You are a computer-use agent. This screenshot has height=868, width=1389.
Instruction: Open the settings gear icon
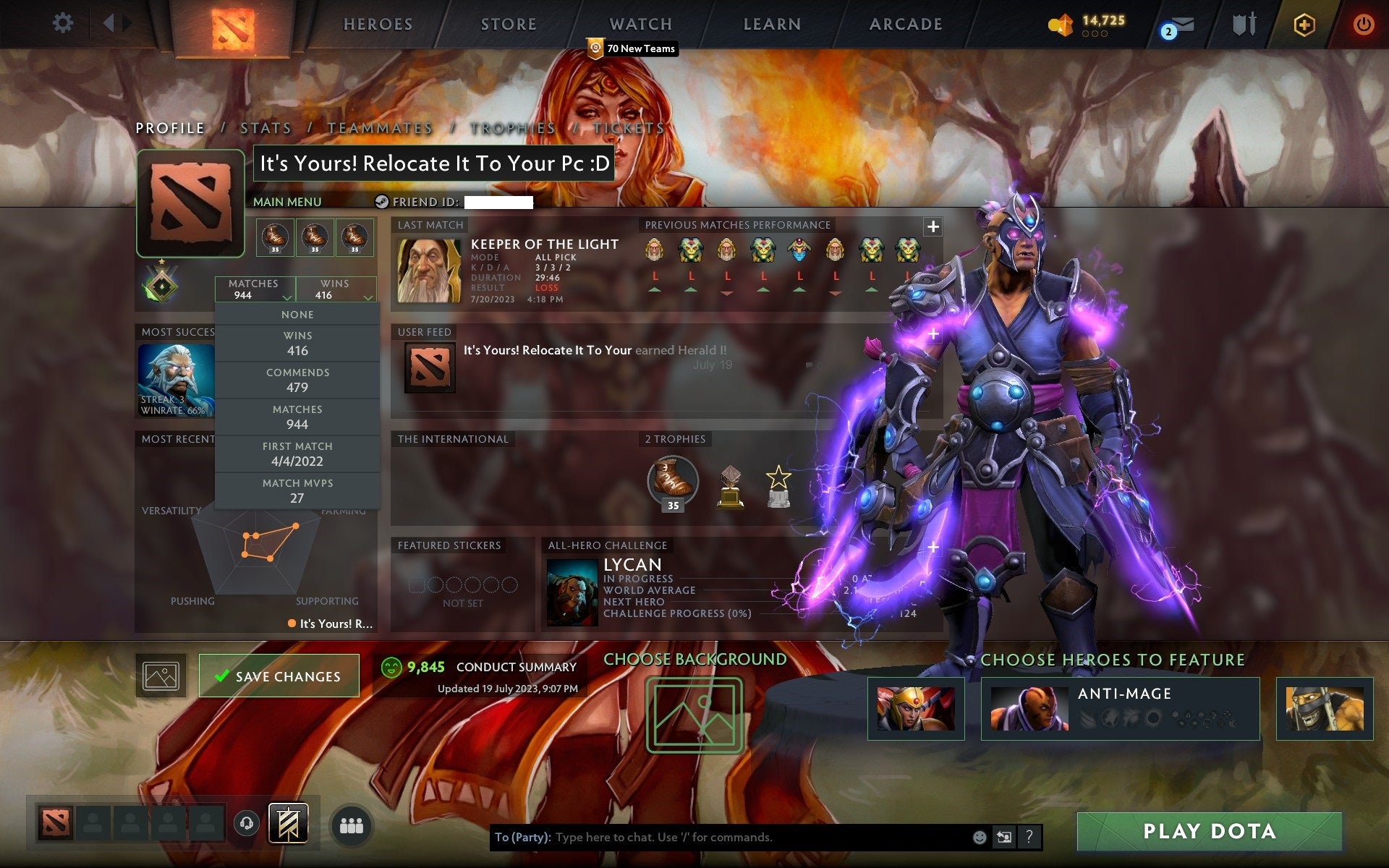click(x=64, y=24)
